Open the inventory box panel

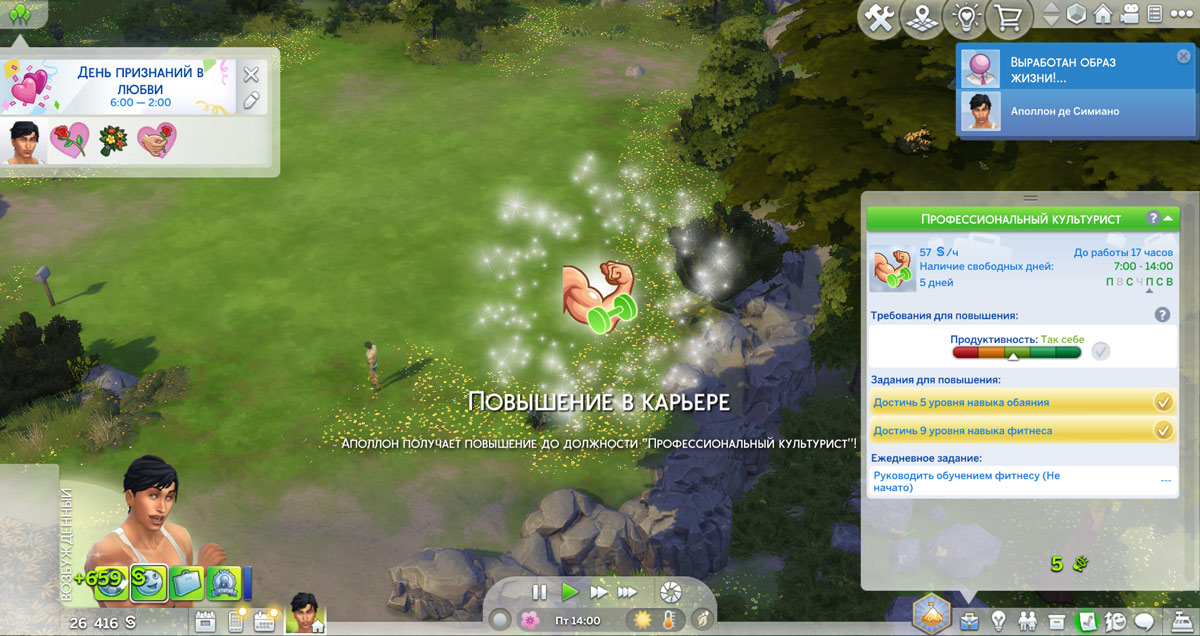coord(1057,620)
